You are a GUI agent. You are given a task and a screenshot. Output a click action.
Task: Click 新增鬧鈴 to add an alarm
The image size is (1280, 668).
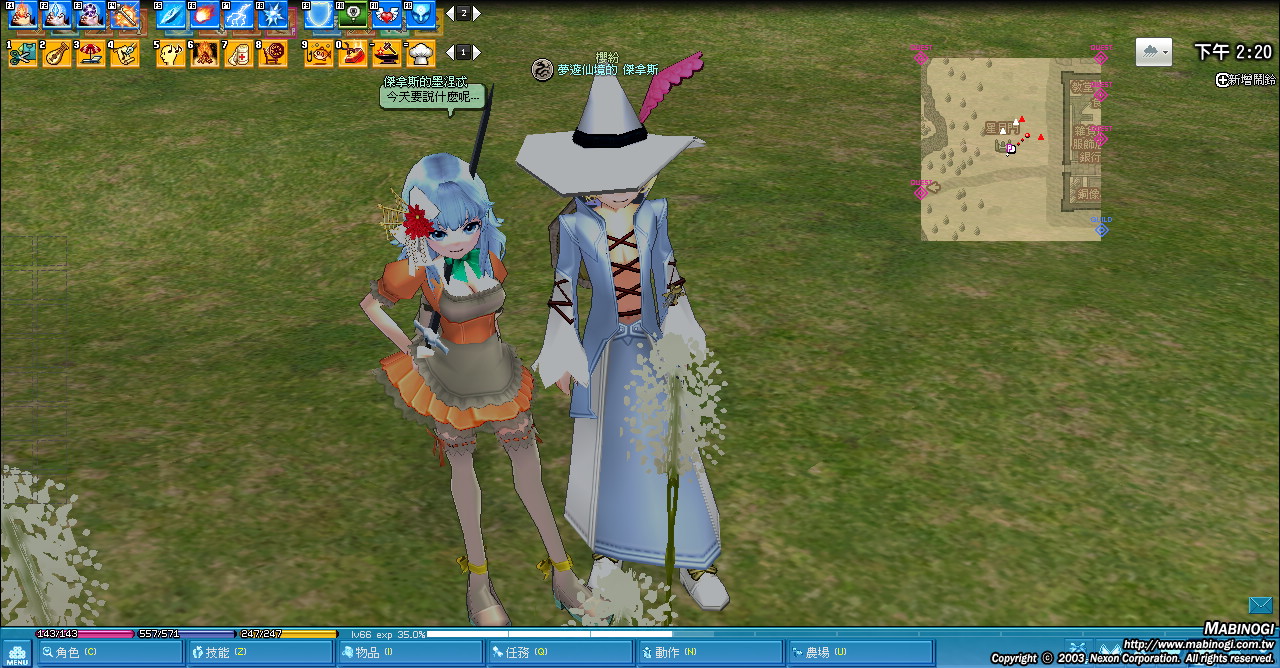(1245, 80)
